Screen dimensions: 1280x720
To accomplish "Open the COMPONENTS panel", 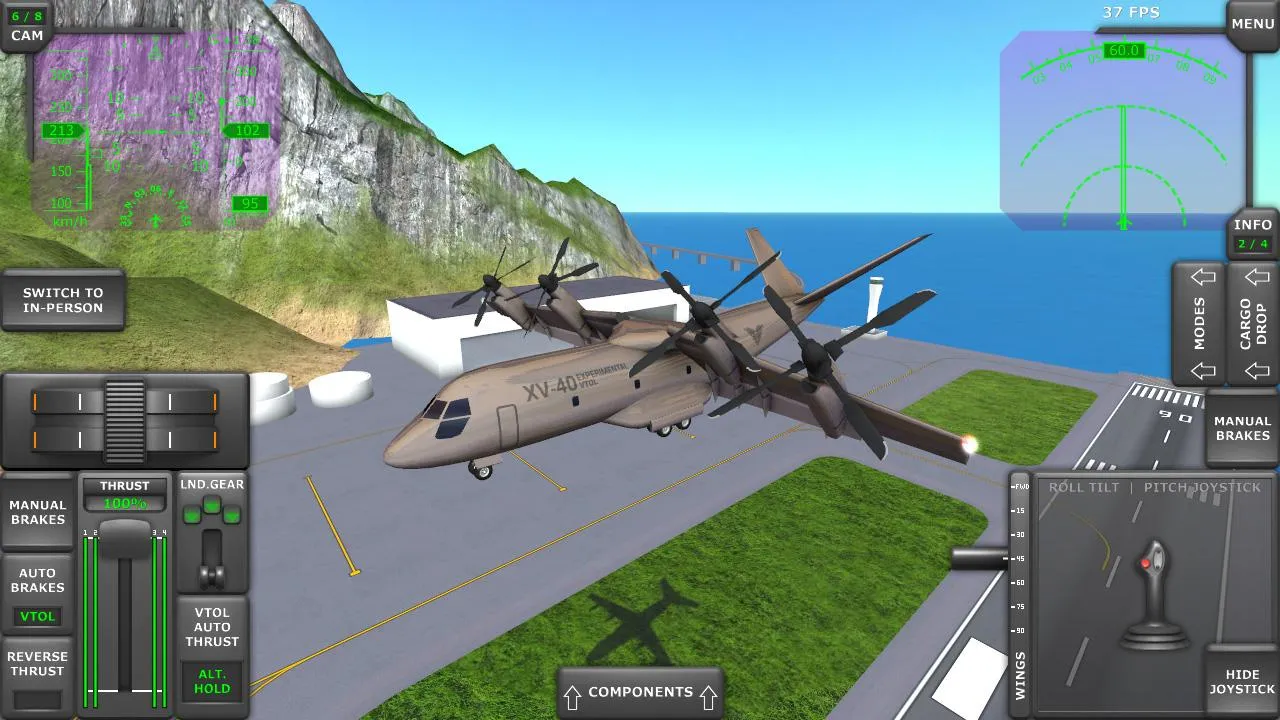I will pos(640,691).
